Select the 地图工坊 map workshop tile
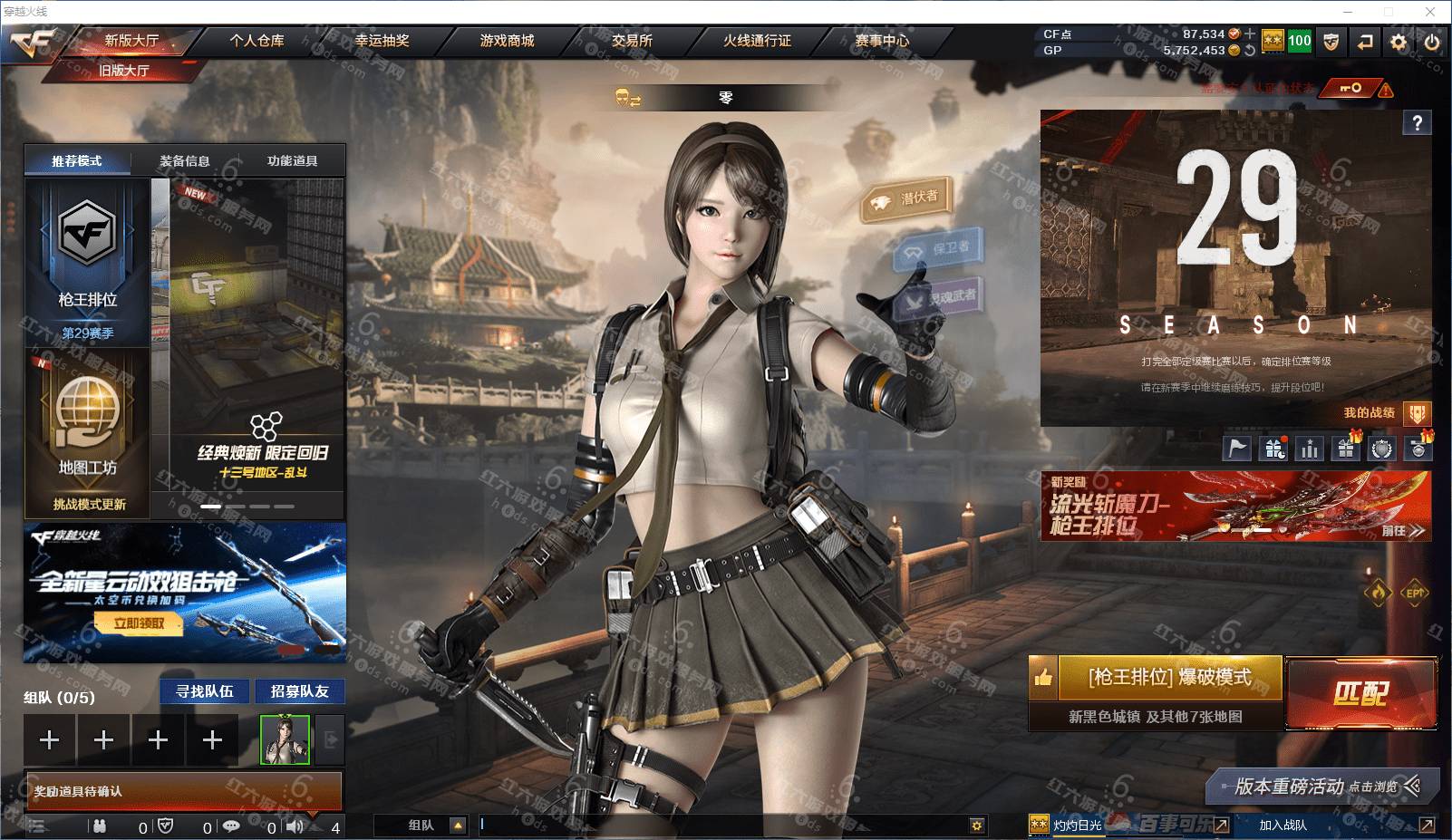This screenshot has width=1452, height=840. click(87, 433)
